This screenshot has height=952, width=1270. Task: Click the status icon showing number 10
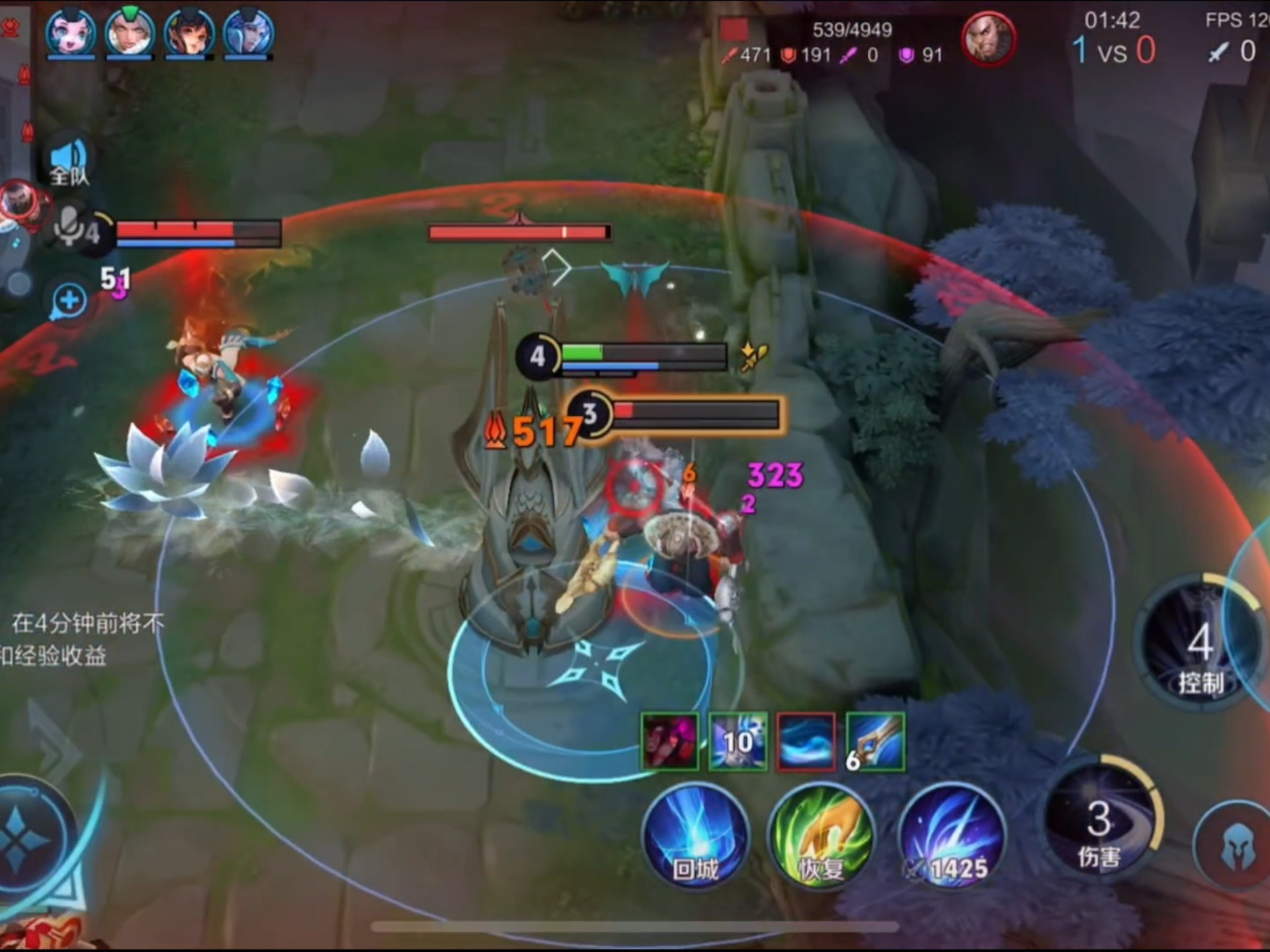coord(738,741)
